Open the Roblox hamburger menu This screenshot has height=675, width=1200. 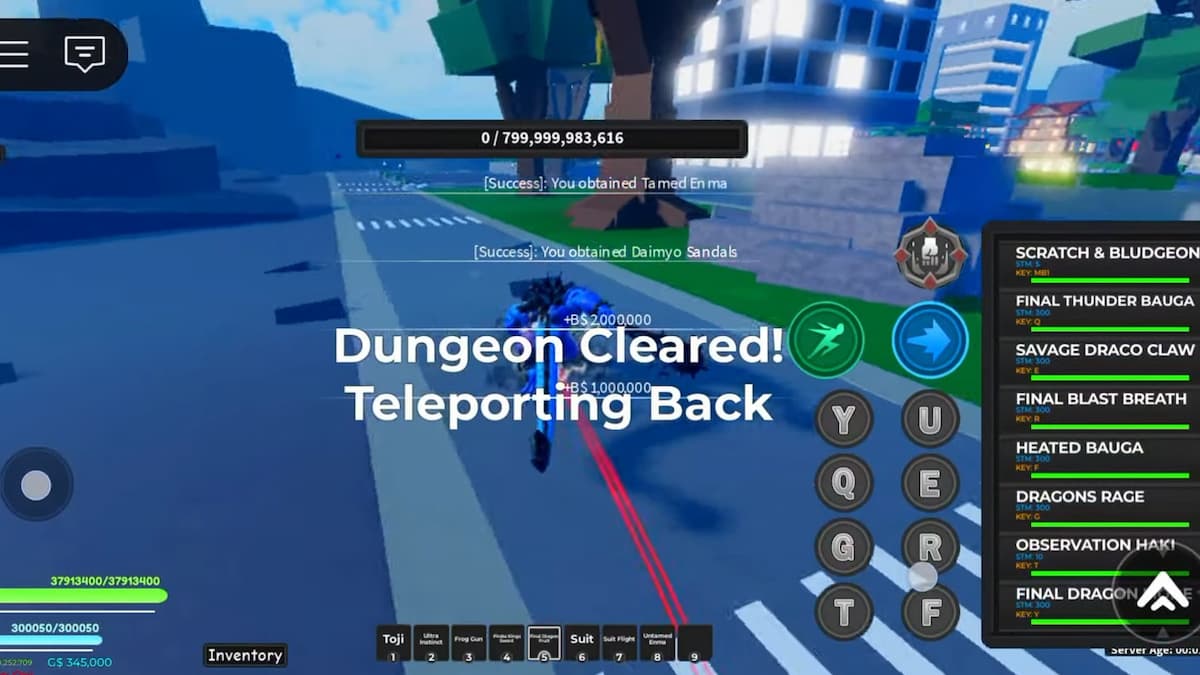(x=14, y=53)
